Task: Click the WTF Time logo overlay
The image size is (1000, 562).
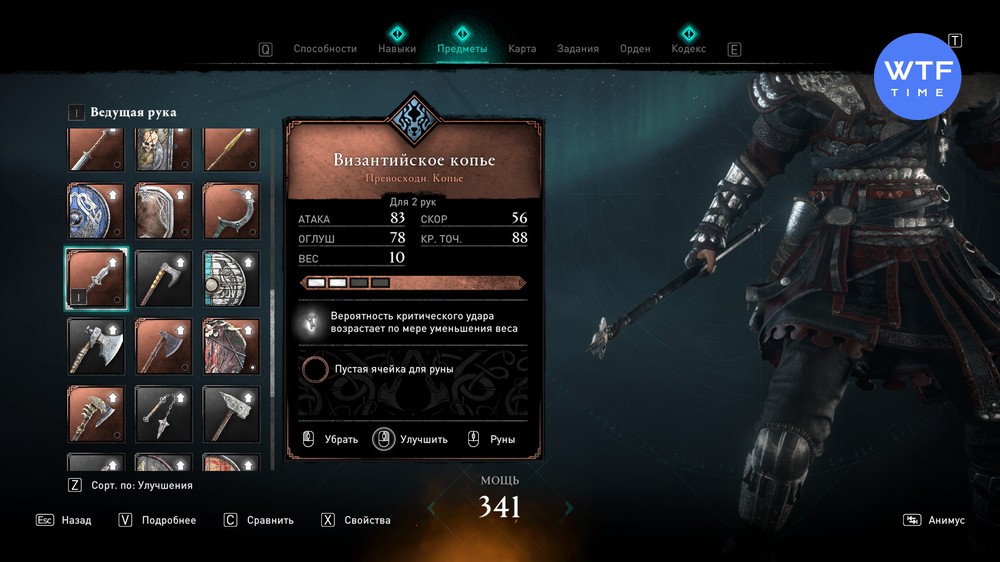Action: tap(917, 77)
